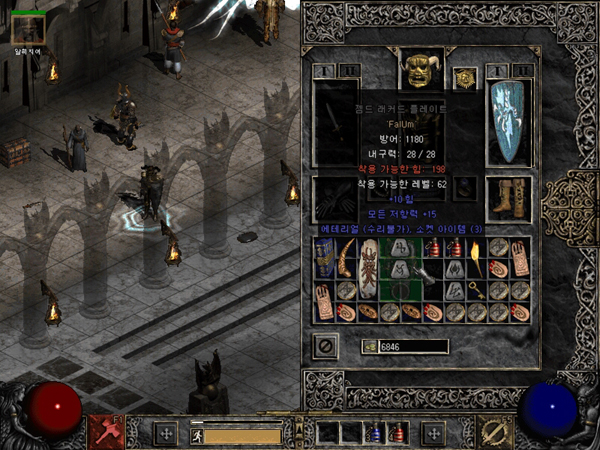Open the left hammer attack skill selector

(105, 432)
